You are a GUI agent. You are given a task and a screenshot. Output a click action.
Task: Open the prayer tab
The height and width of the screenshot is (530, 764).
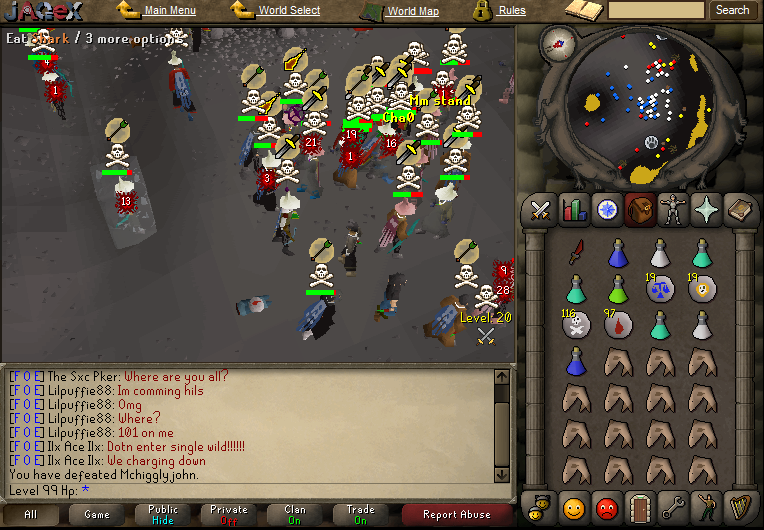pyautogui.click(x=705, y=210)
